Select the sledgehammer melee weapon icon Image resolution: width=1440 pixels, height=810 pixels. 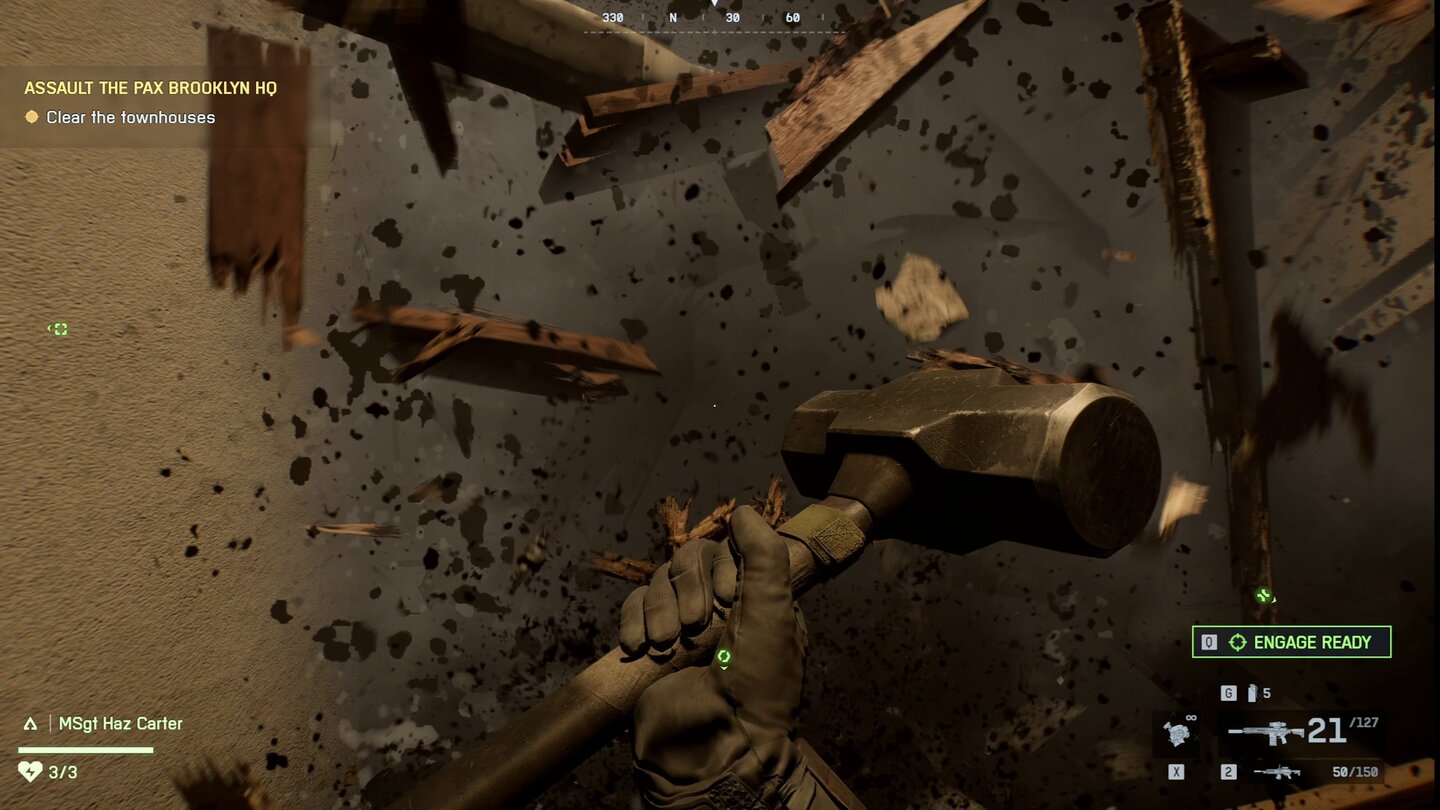(x=1179, y=735)
